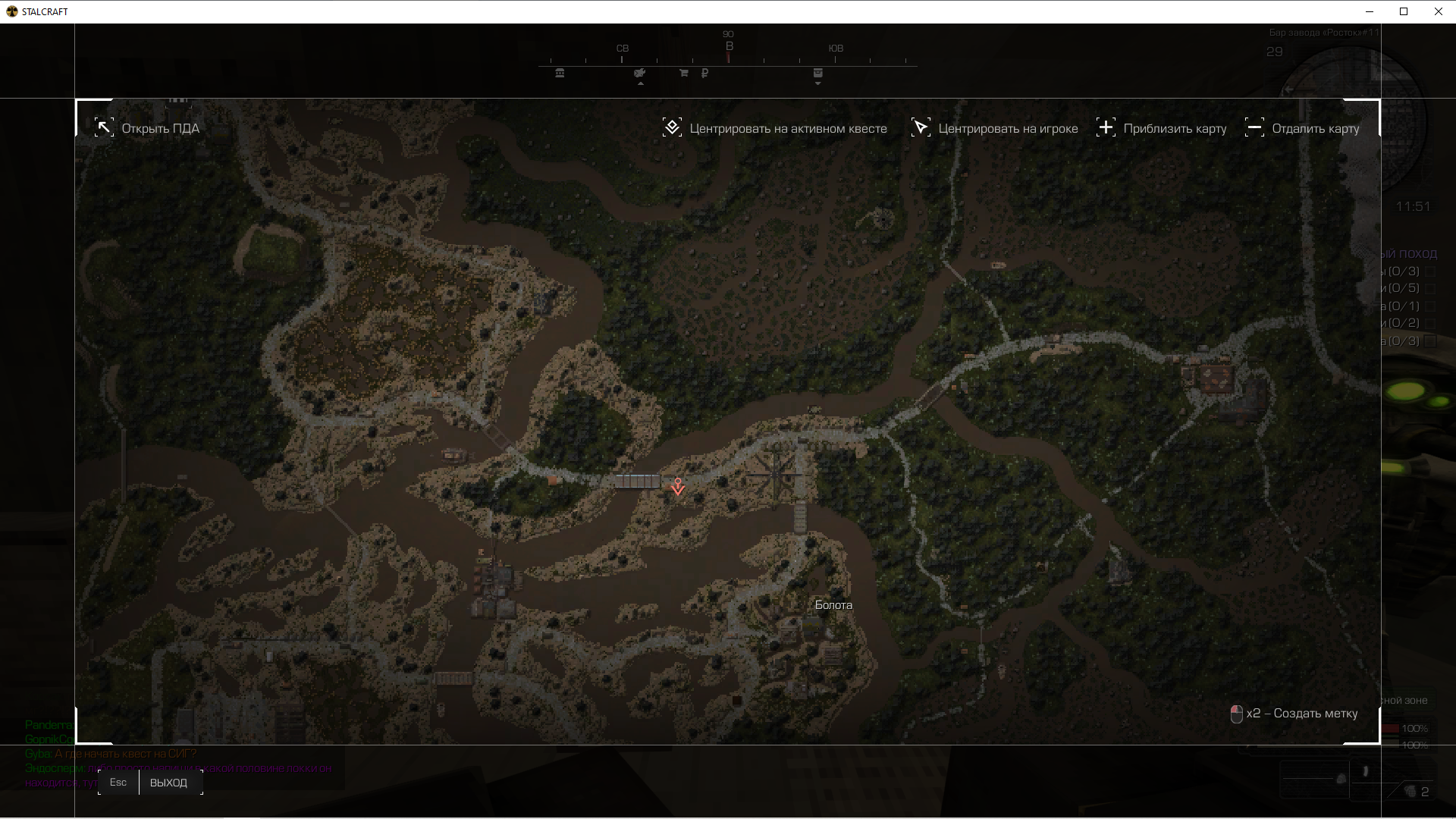Zoom out with Отдалить карту
This screenshot has width=1456, height=819.
(x=1302, y=128)
